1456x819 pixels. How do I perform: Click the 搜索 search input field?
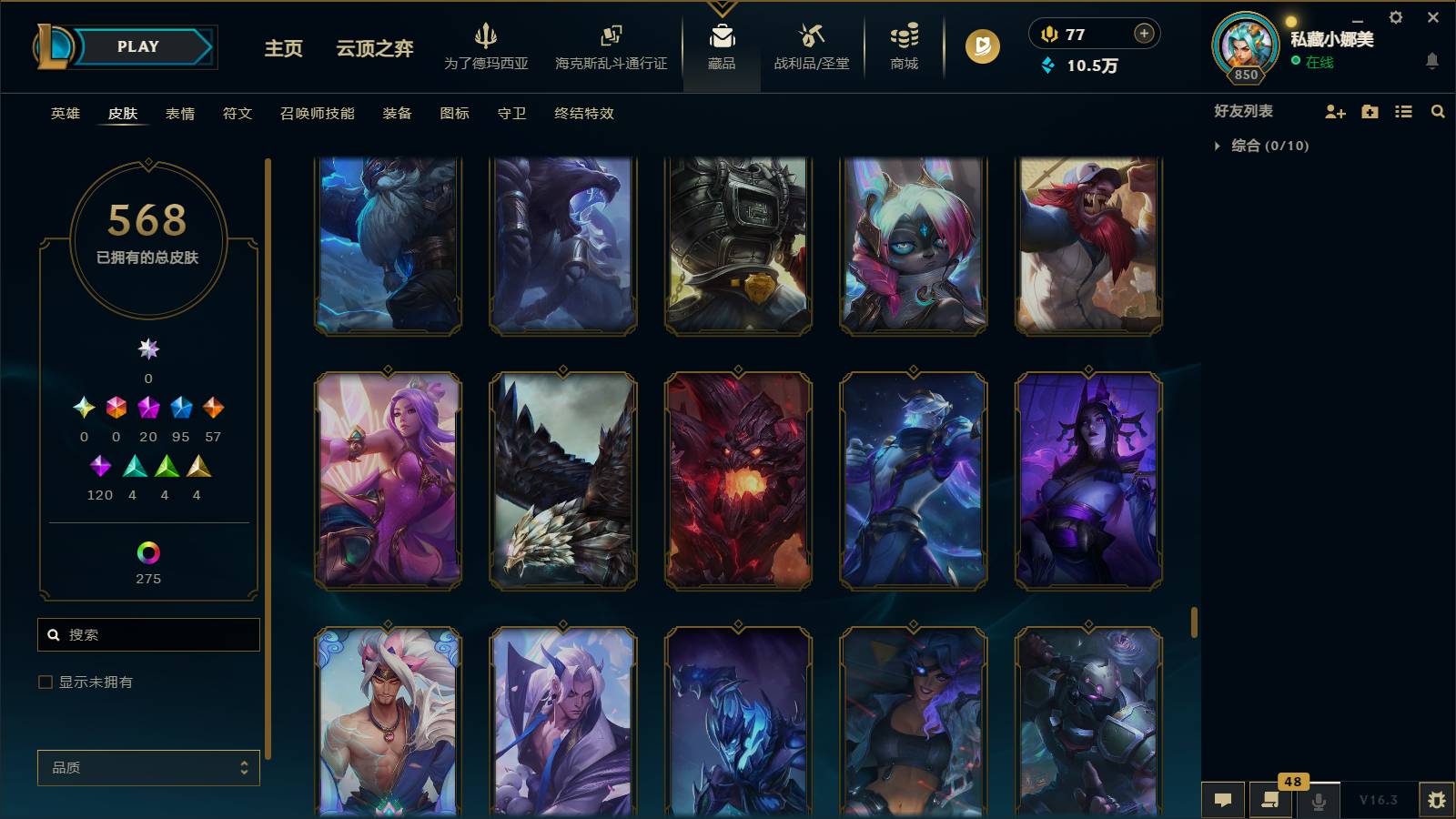(x=148, y=634)
